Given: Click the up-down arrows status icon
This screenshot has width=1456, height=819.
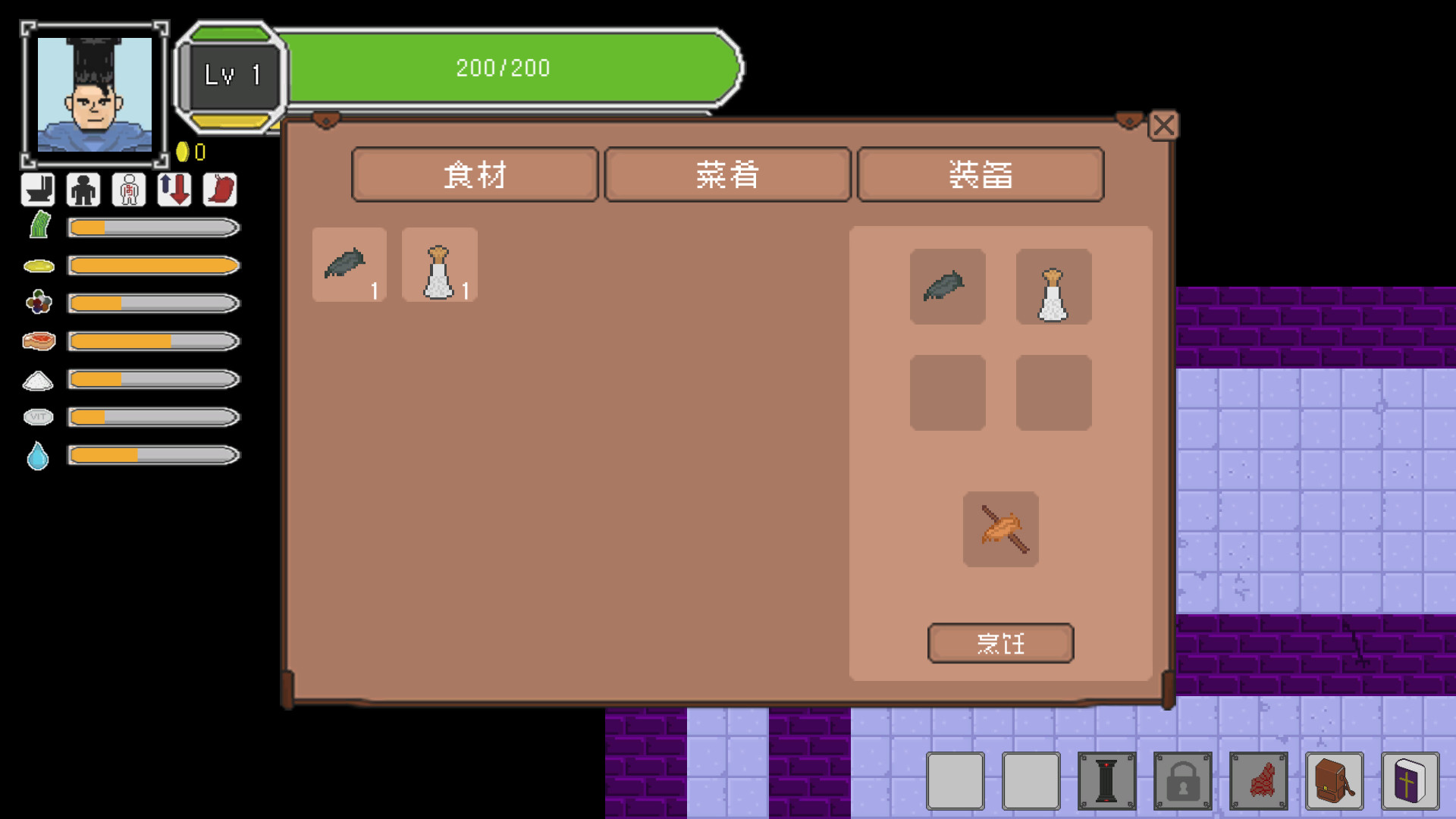Looking at the screenshot, I should 174,190.
